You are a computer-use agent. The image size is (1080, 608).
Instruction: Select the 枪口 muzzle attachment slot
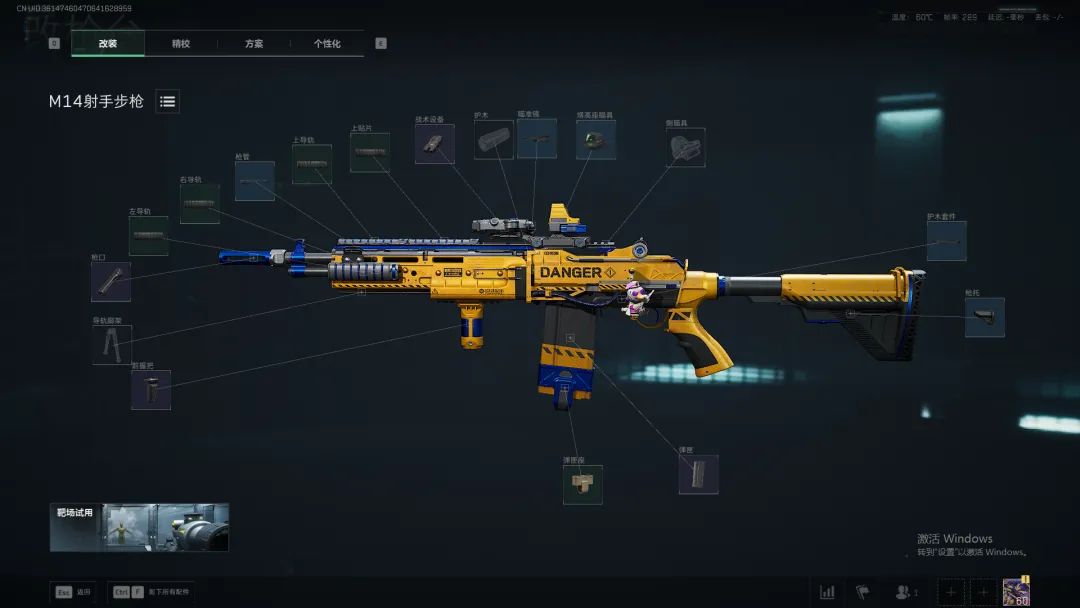pyautogui.click(x=111, y=282)
